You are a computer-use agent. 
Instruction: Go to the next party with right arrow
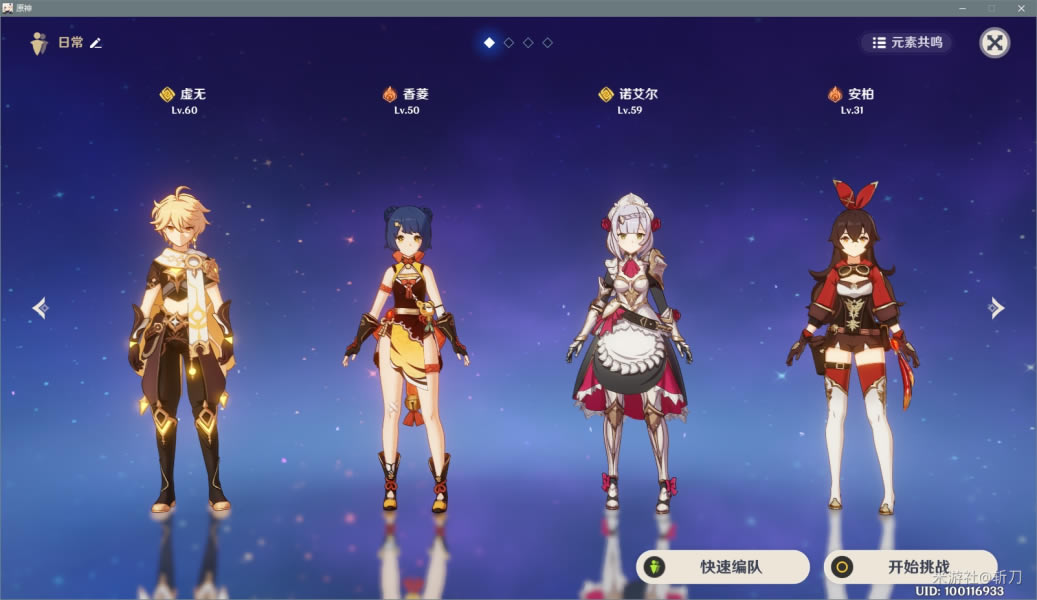click(996, 308)
